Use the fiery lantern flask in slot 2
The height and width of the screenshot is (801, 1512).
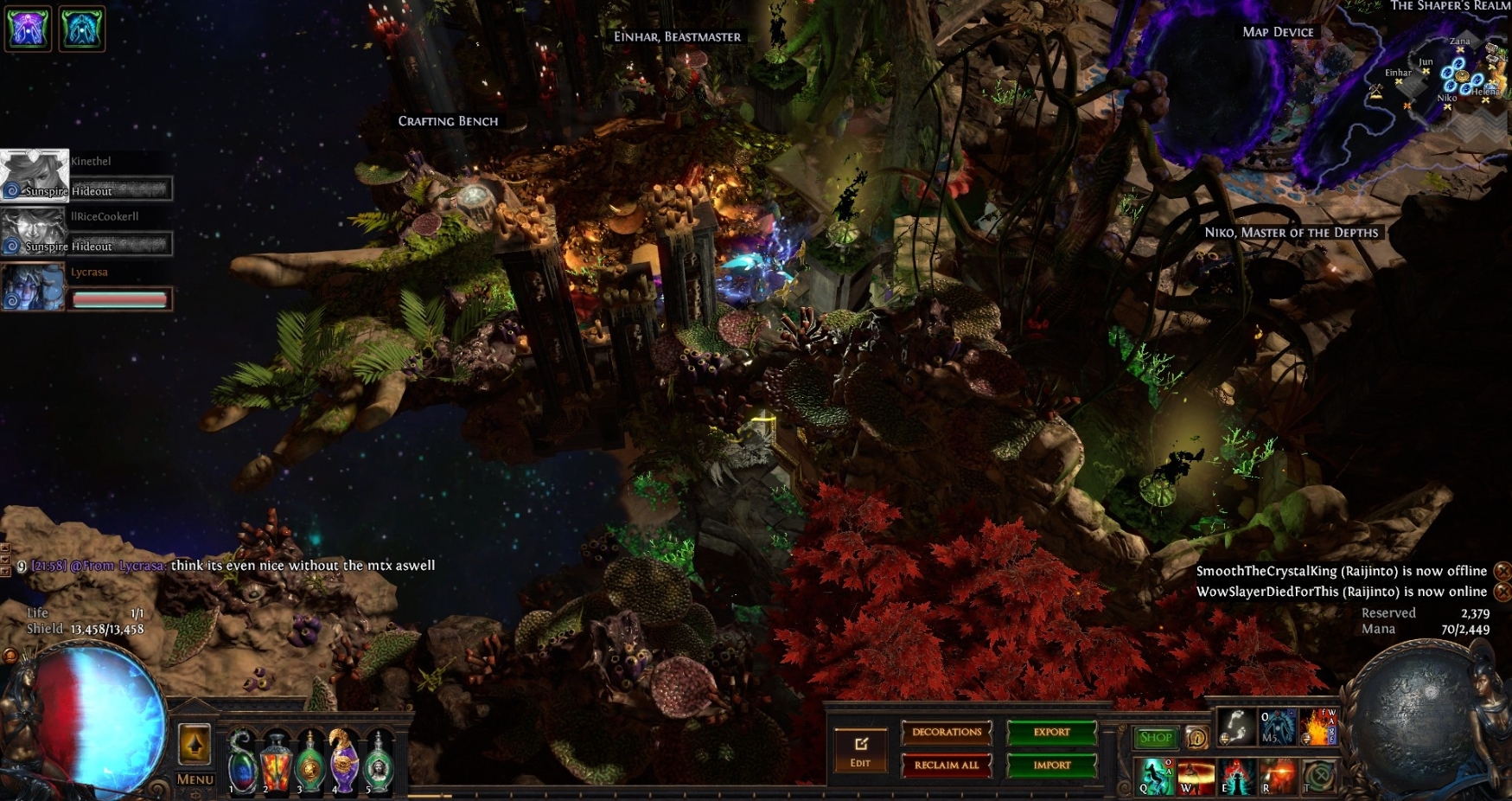[x=277, y=762]
